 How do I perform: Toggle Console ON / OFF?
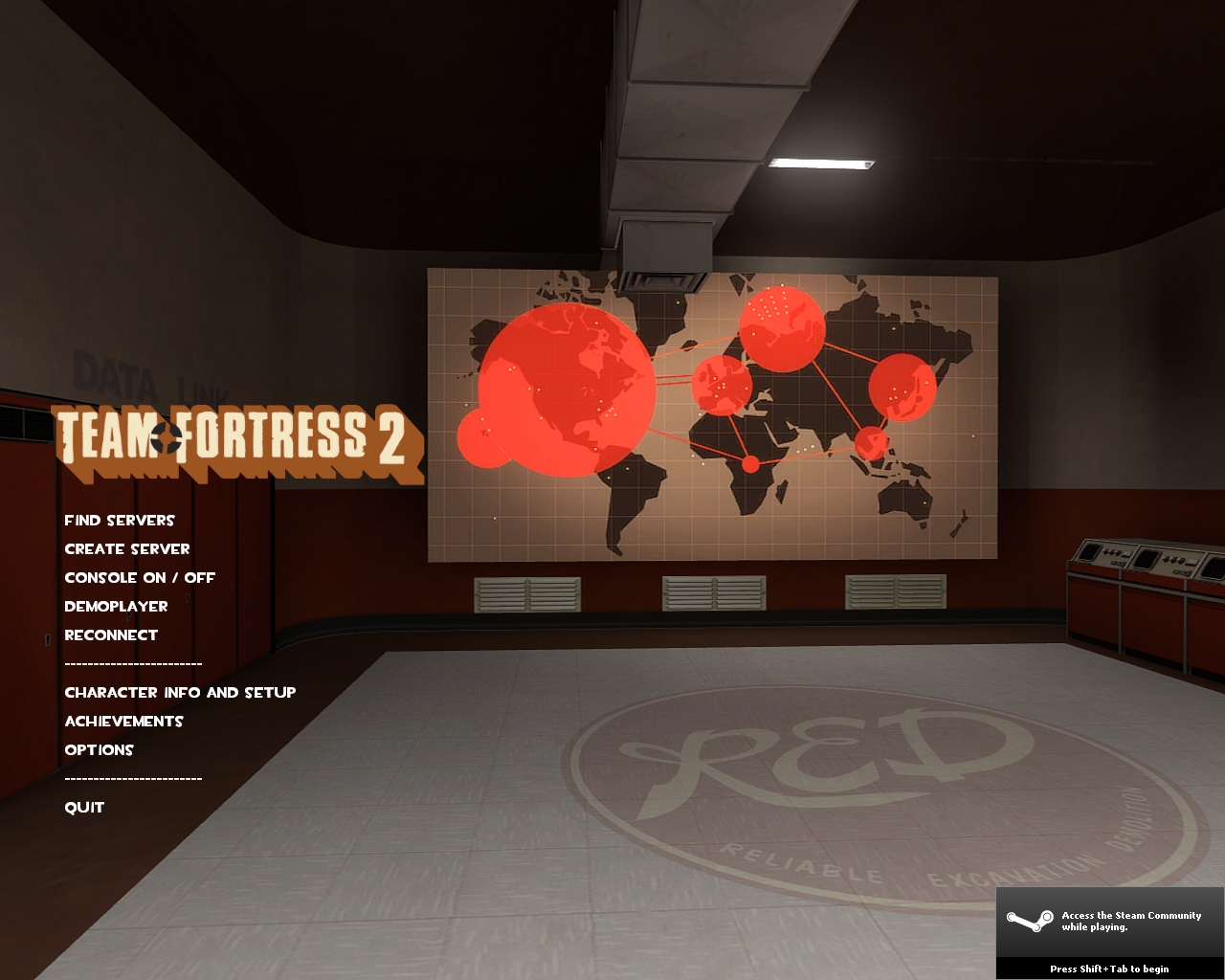139,578
